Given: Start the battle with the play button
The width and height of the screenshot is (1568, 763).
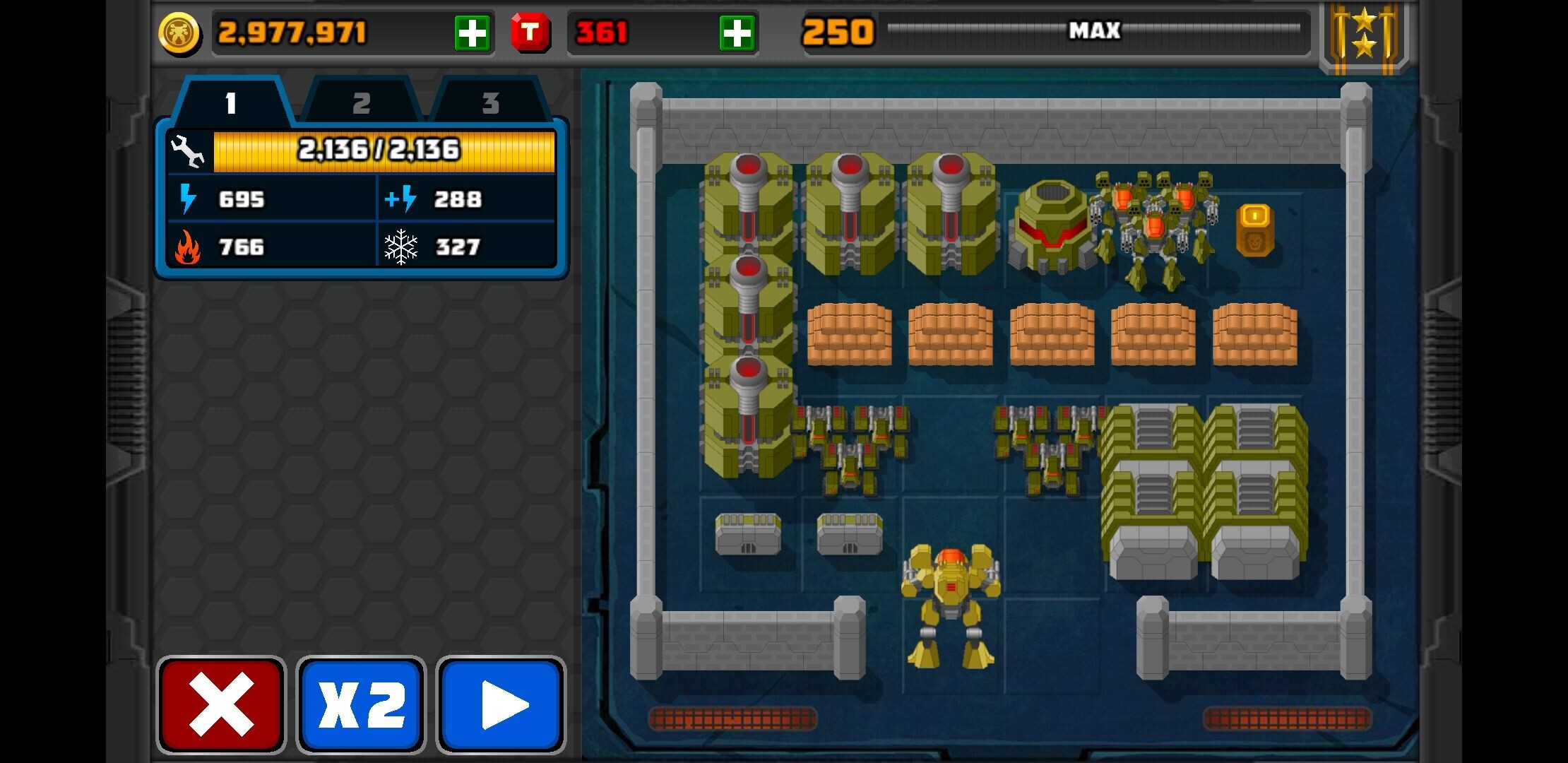Looking at the screenshot, I should [501, 704].
